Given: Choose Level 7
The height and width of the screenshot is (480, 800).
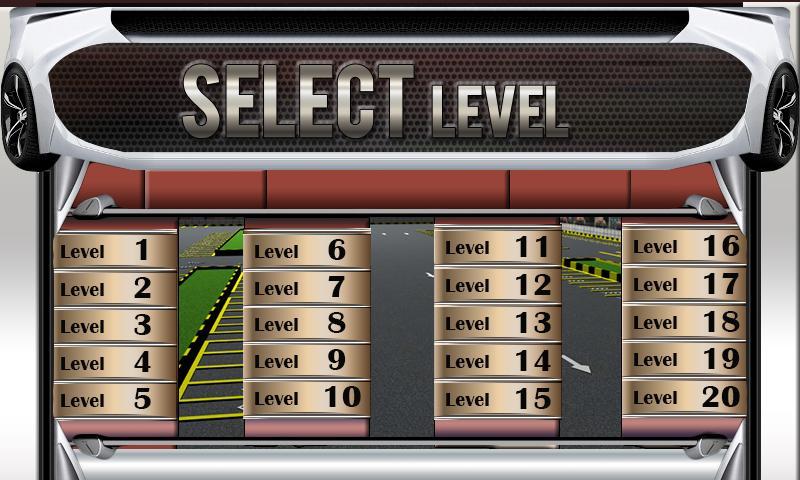Looking at the screenshot, I should (x=306, y=287).
